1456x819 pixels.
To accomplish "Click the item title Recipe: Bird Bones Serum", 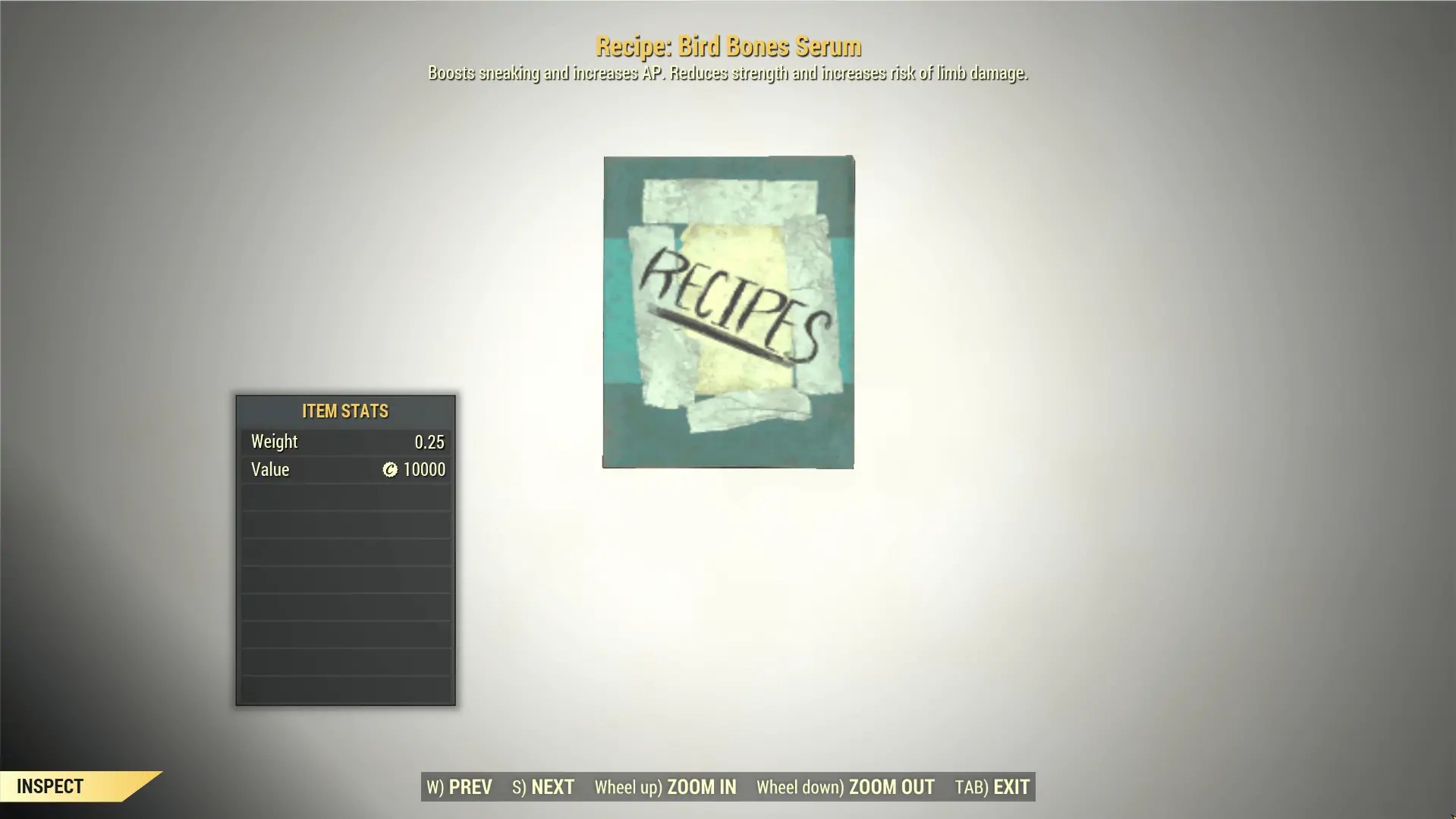I will tap(728, 46).
